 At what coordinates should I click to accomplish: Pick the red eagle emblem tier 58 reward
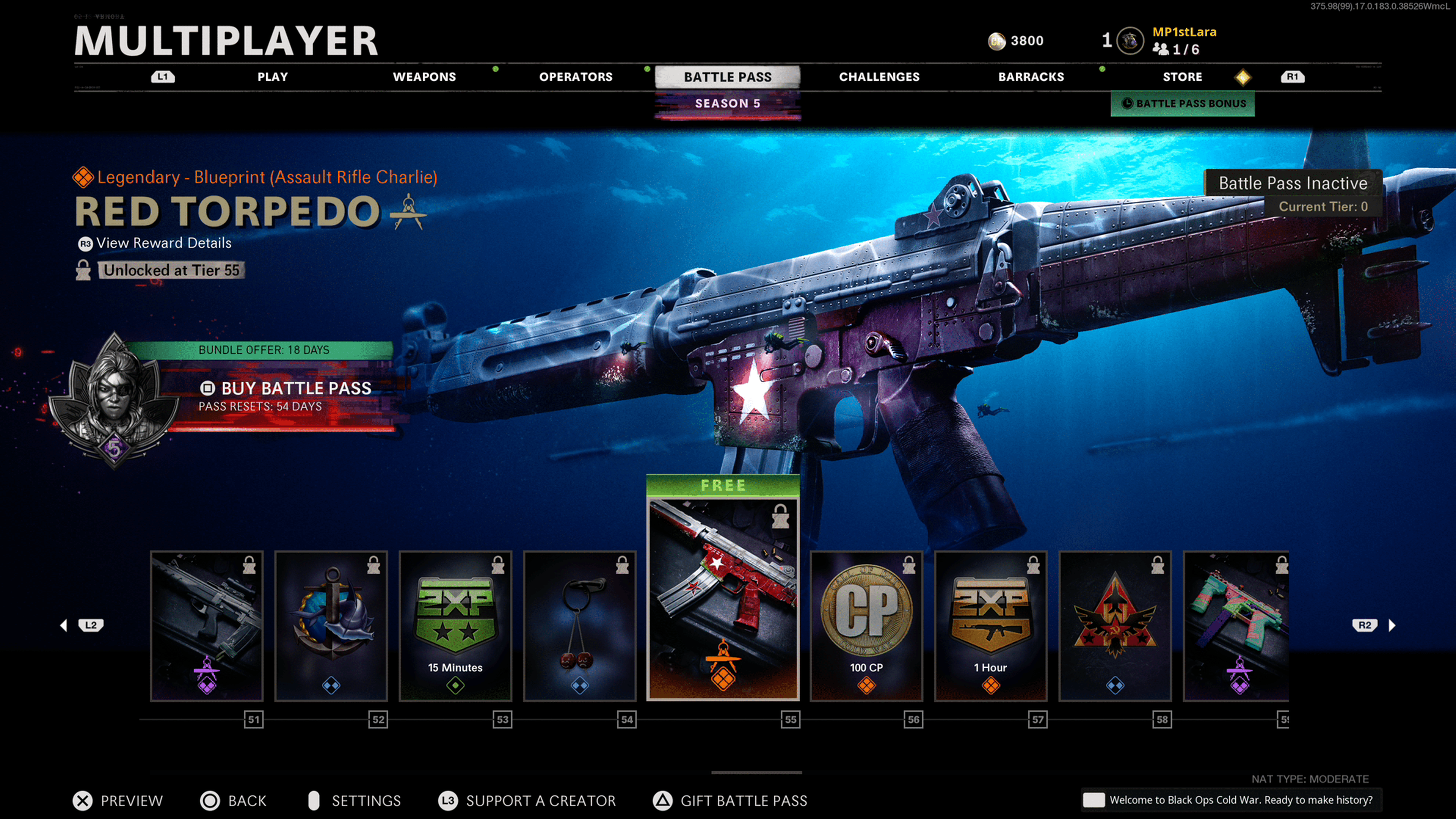click(1115, 626)
